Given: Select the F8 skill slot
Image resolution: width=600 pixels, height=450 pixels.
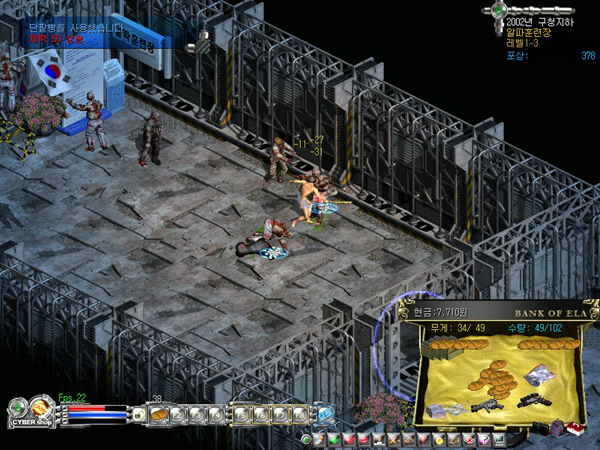Looking at the screenshot, I should point(299,413).
